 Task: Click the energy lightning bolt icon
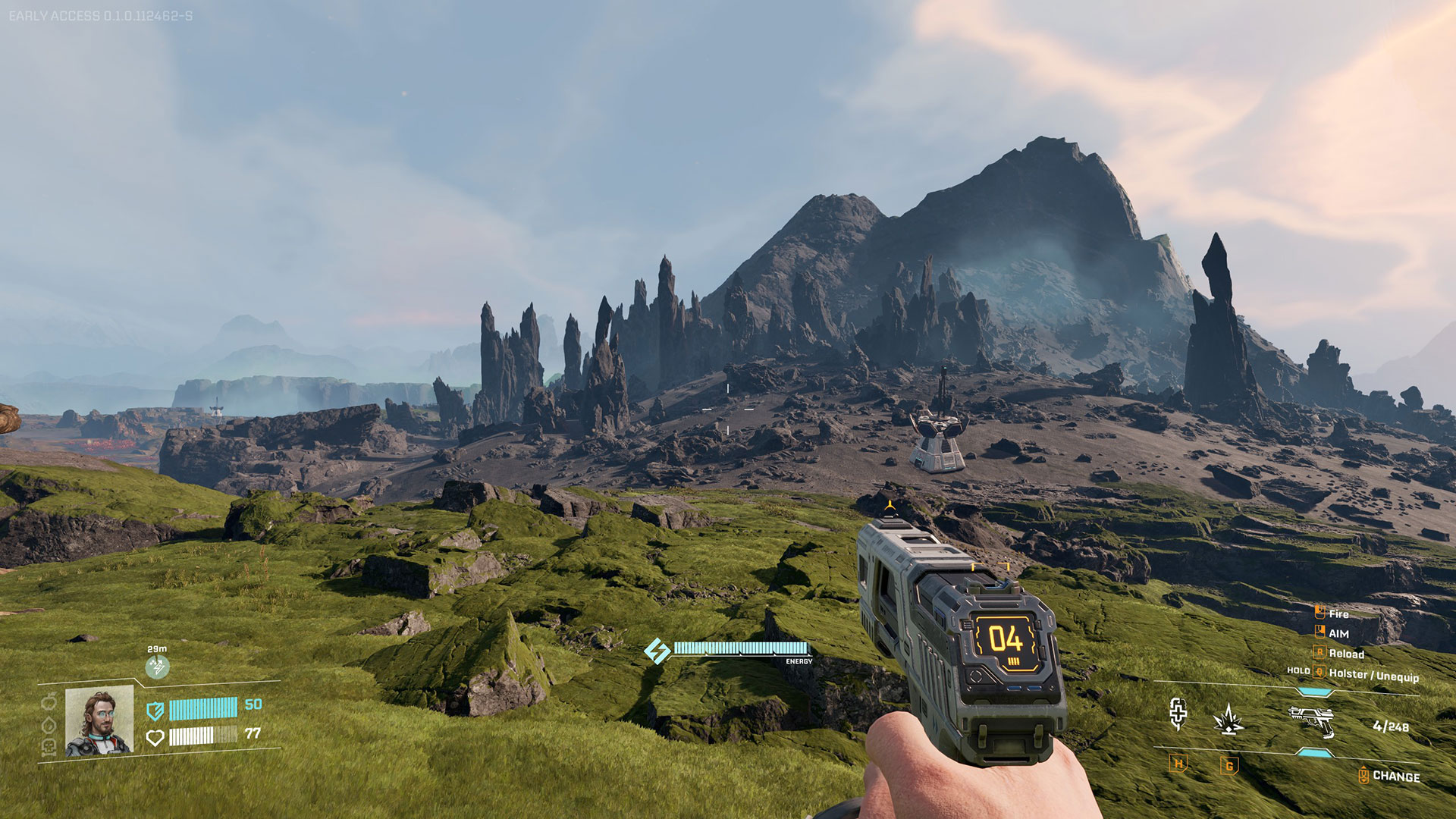[x=657, y=651]
